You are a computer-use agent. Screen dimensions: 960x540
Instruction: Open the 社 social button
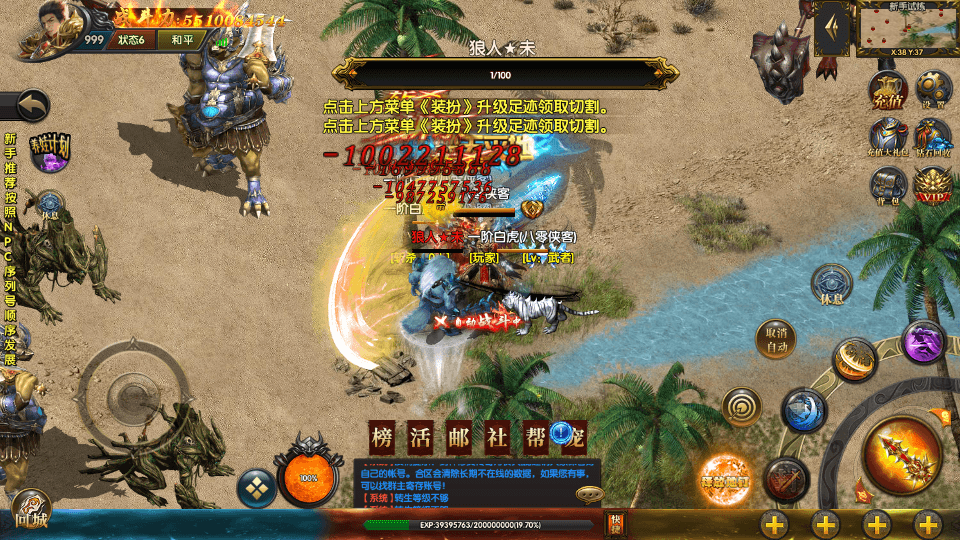pos(495,436)
